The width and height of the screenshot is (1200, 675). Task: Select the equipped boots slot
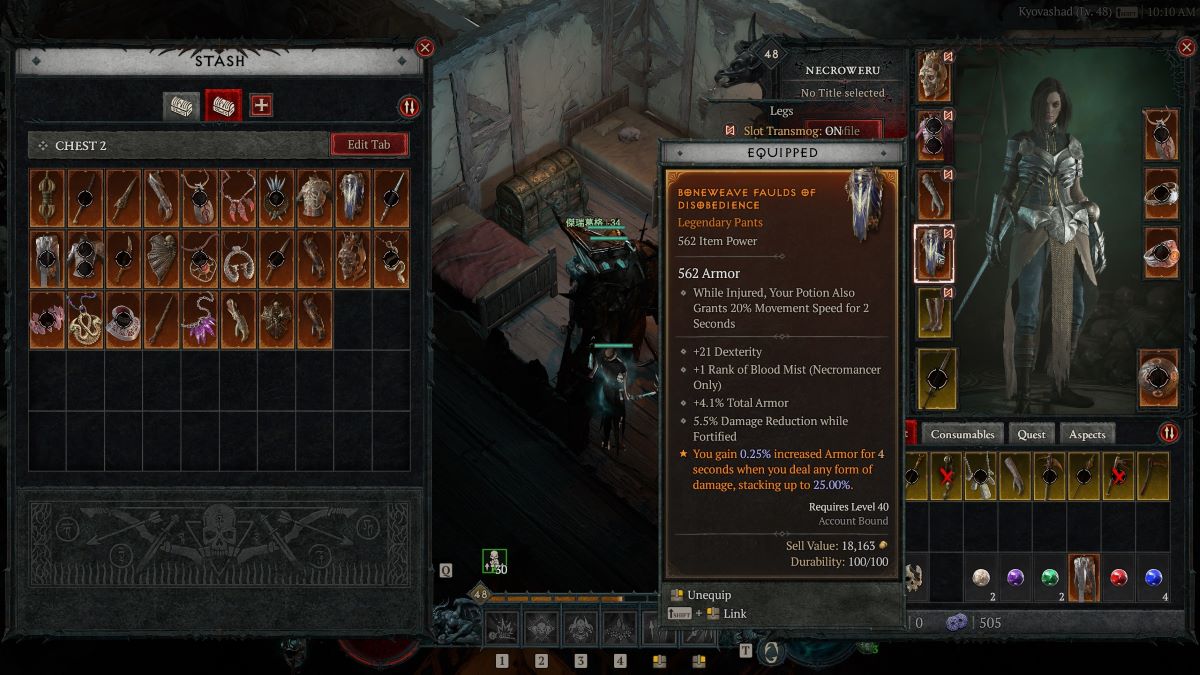934,312
